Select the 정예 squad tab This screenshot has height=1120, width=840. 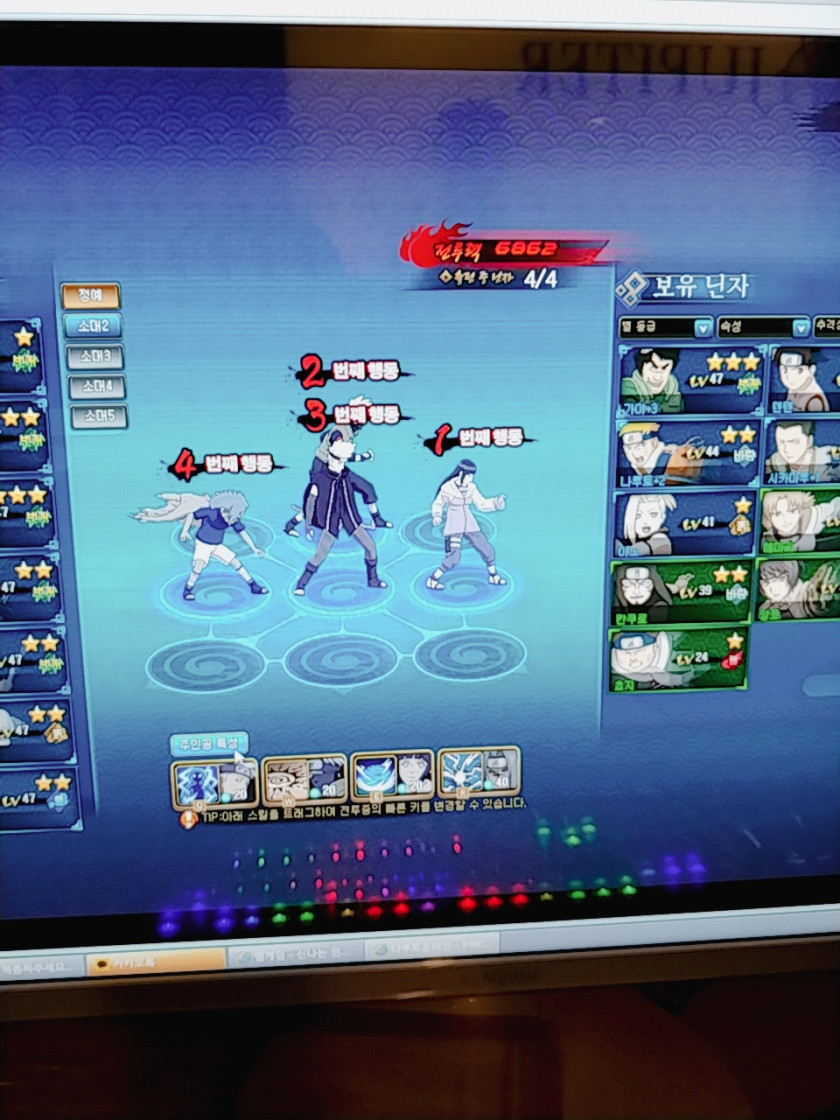[90, 296]
